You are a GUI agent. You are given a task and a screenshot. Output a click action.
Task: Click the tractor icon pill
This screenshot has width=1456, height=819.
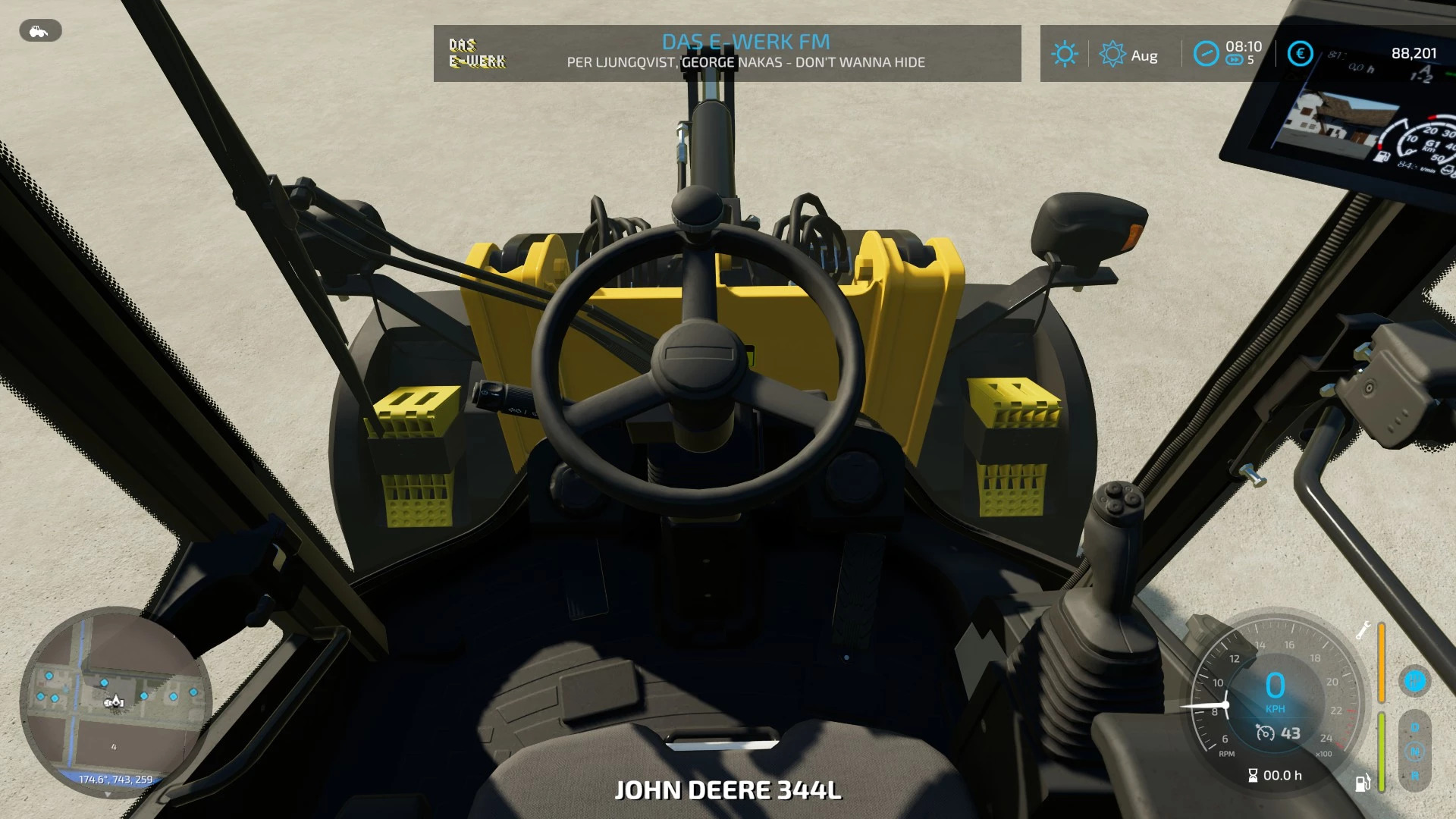point(40,31)
